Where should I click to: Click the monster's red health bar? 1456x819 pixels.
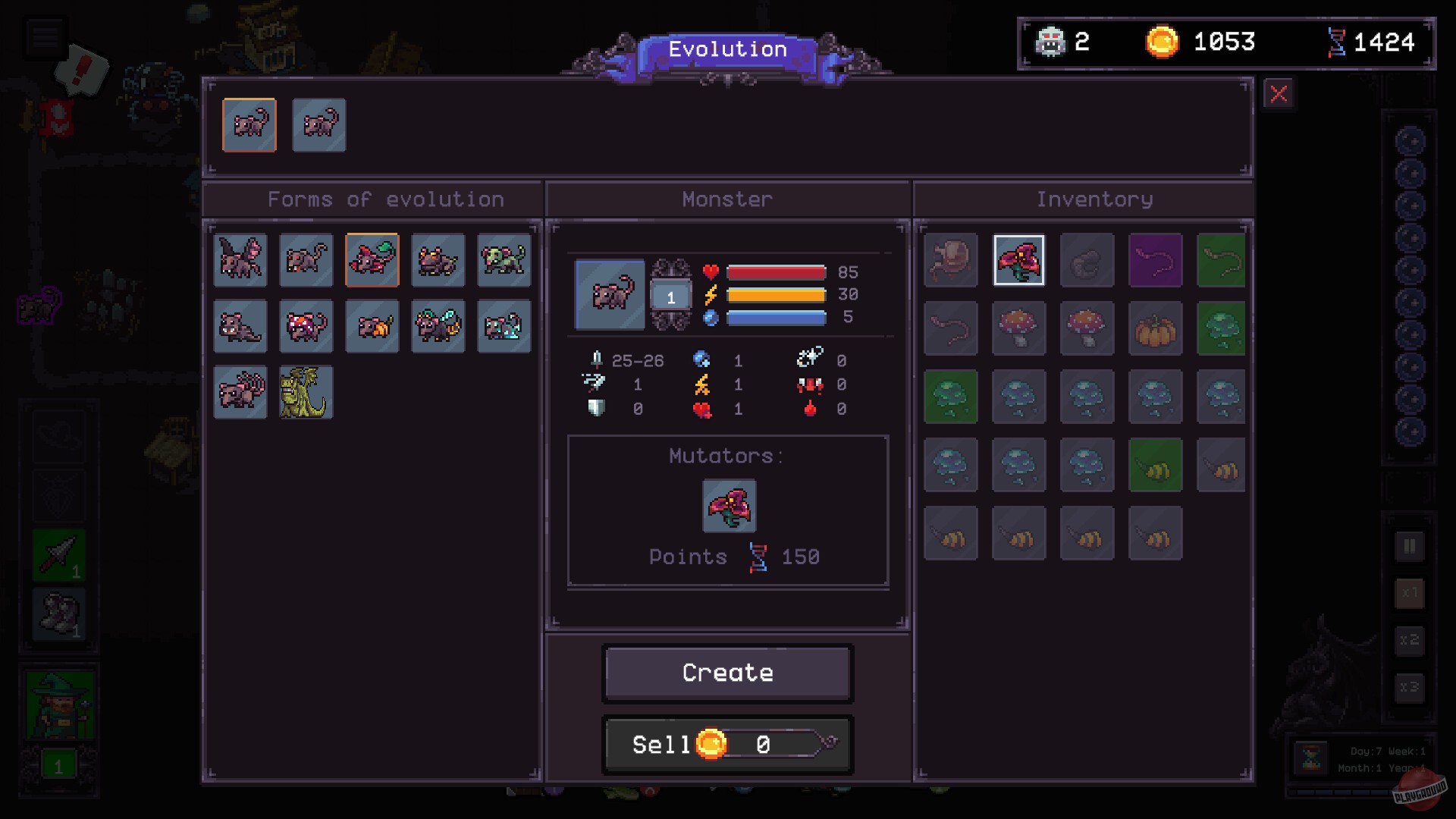click(775, 272)
